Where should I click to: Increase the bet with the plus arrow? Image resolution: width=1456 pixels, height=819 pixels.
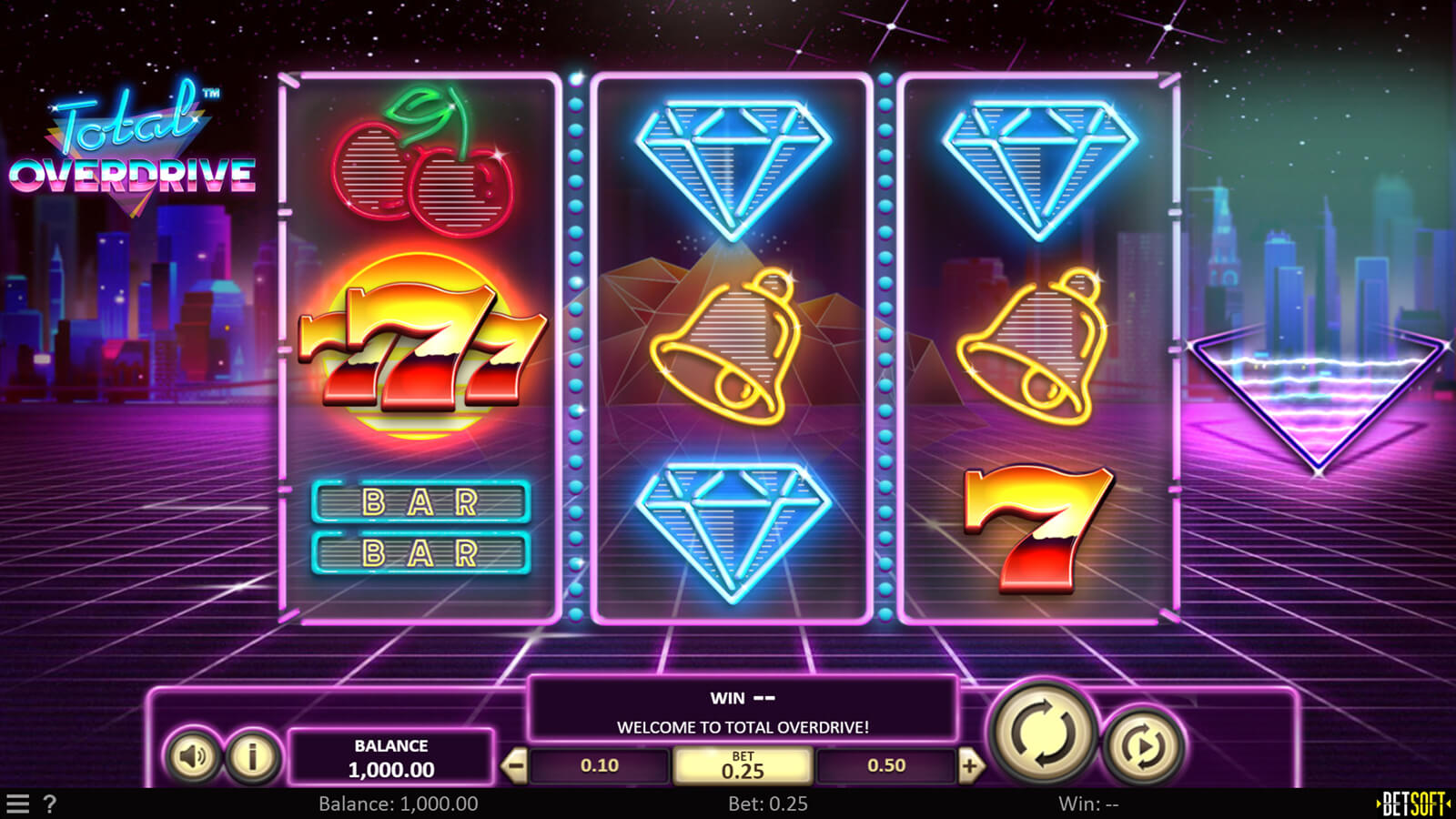[x=969, y=766]
